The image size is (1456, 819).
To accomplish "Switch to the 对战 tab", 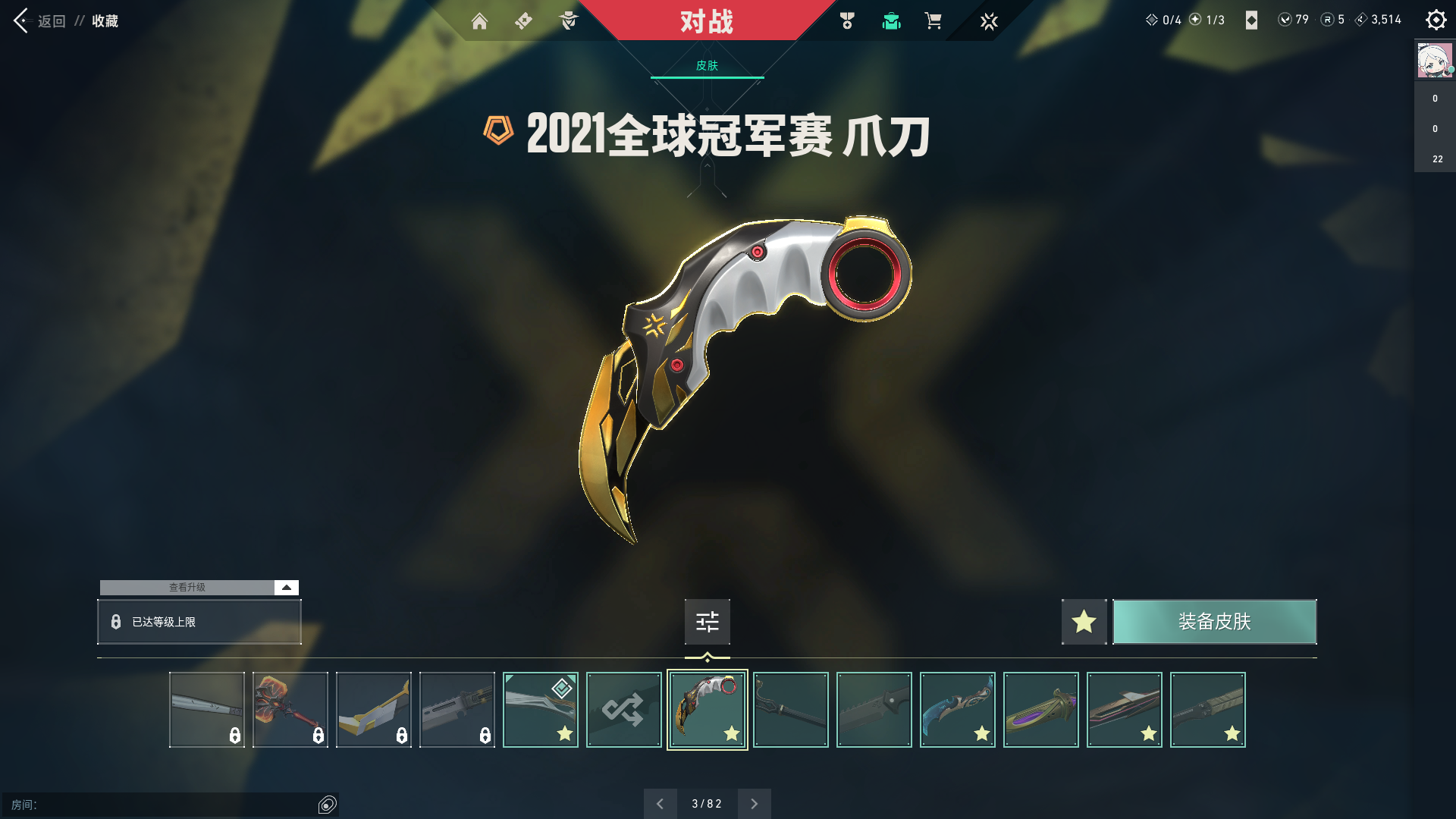I will (x=708, y=21).
